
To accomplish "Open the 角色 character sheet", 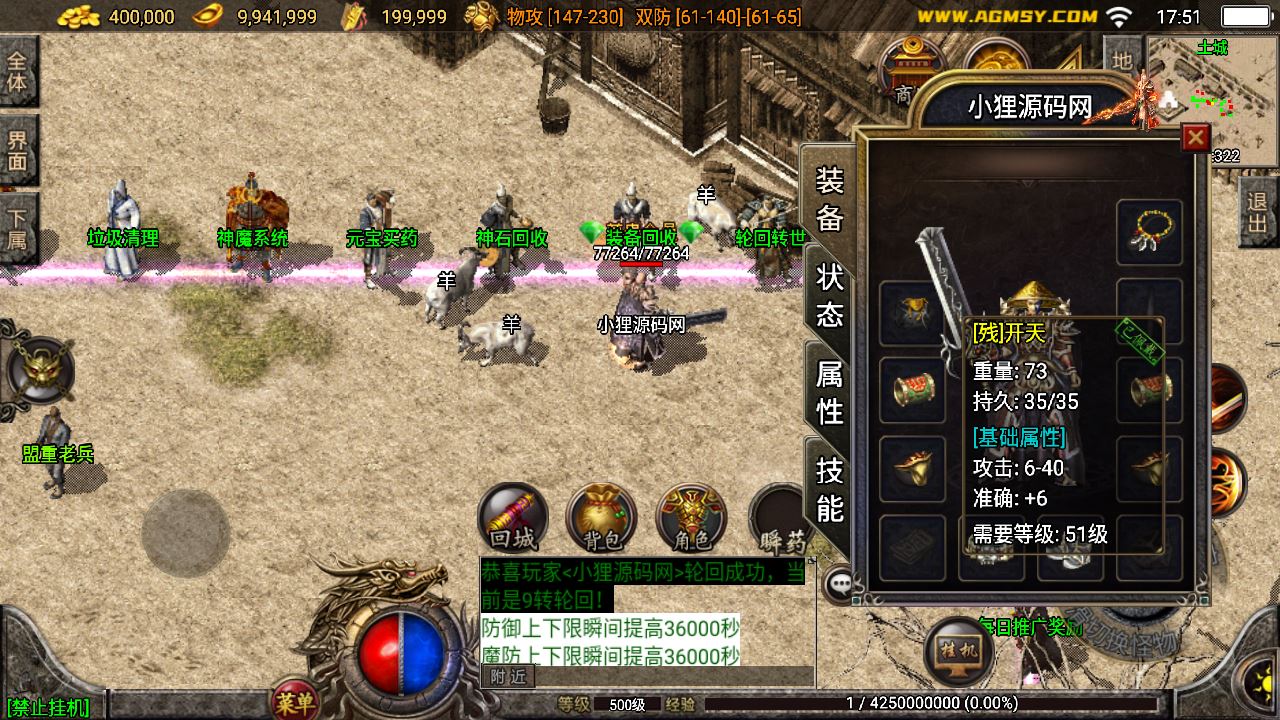I will click(x=691, y=518).
